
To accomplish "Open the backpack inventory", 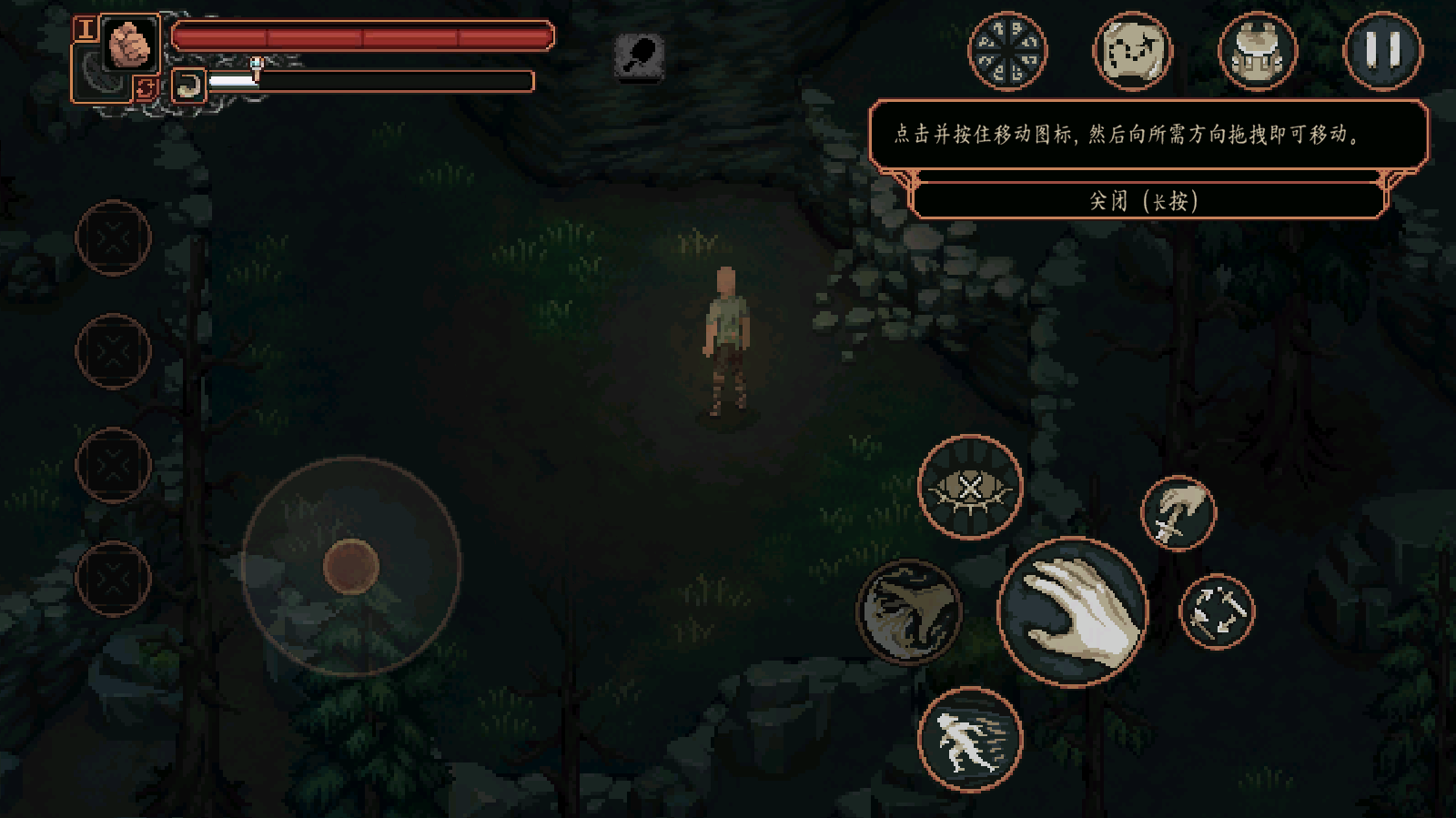I will 1257,51.
